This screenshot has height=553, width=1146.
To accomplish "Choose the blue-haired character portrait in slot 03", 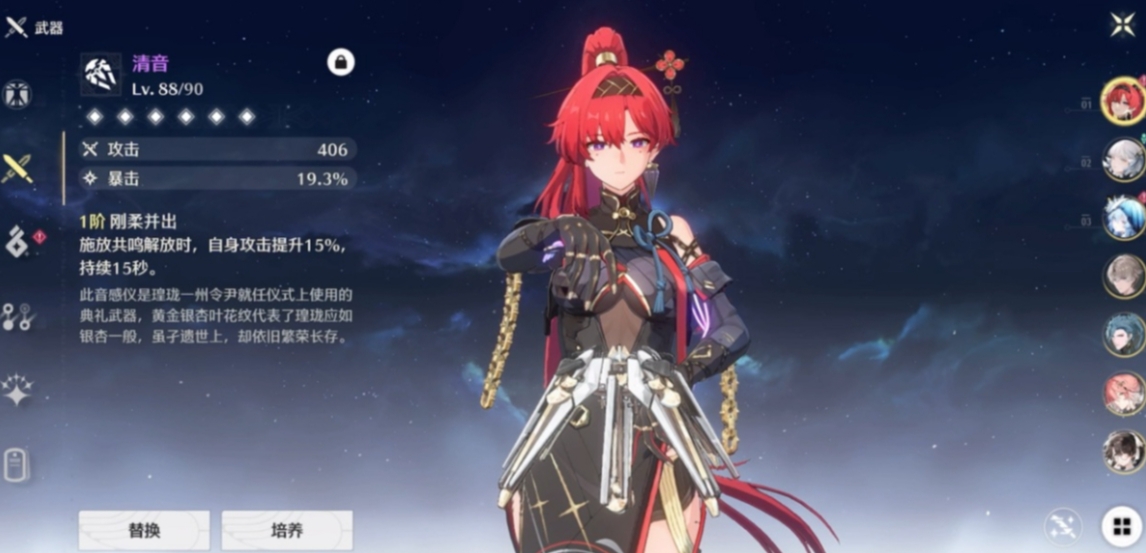I will 1123,218.
